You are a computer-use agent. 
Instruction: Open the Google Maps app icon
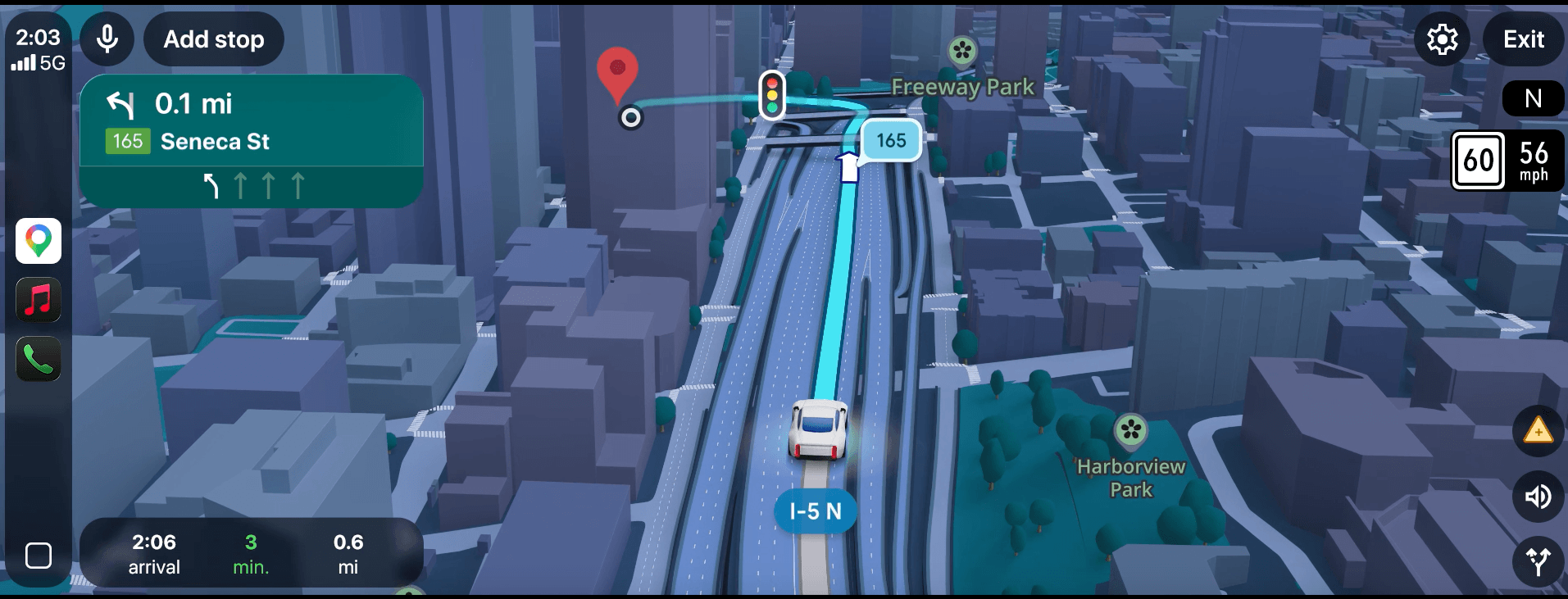pos(39,241)
